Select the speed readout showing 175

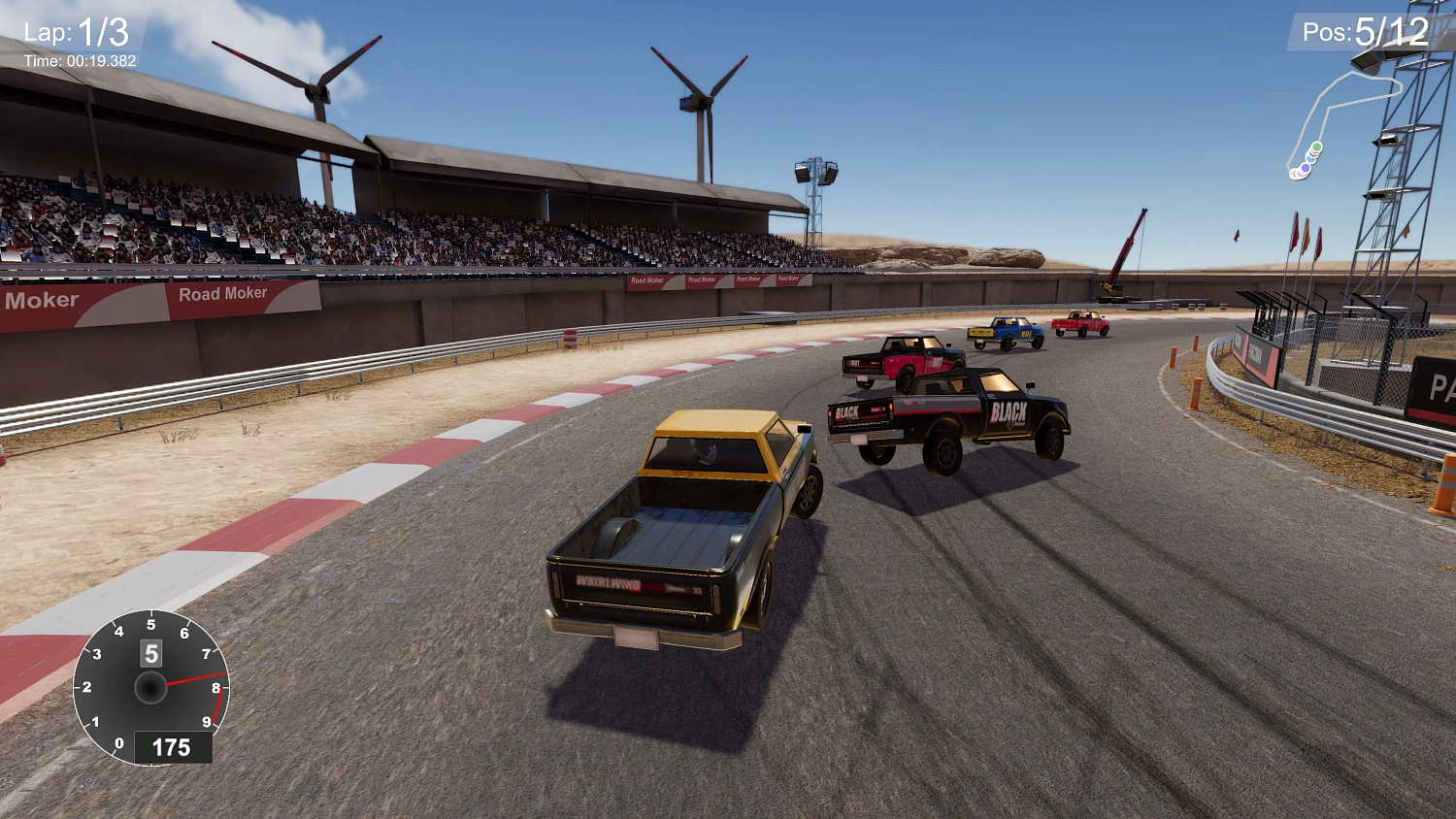point(173,747)
